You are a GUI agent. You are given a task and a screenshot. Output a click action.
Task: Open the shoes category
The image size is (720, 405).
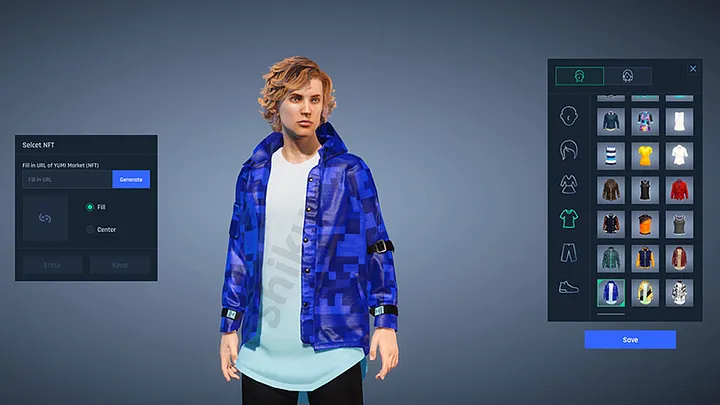click(x=570, y=287)
